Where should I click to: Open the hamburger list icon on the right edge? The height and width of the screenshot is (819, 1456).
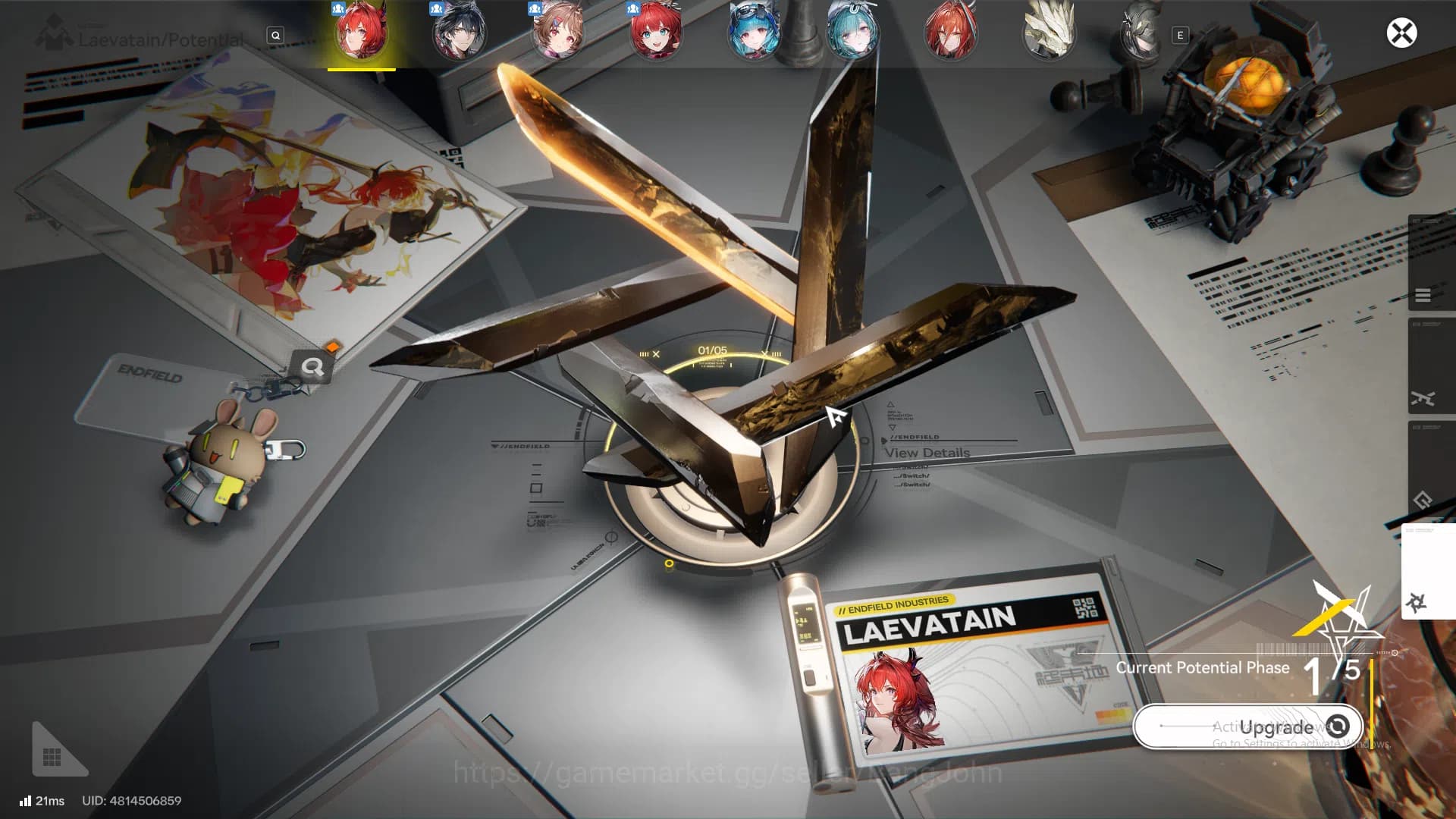[x=1423, y=295]
